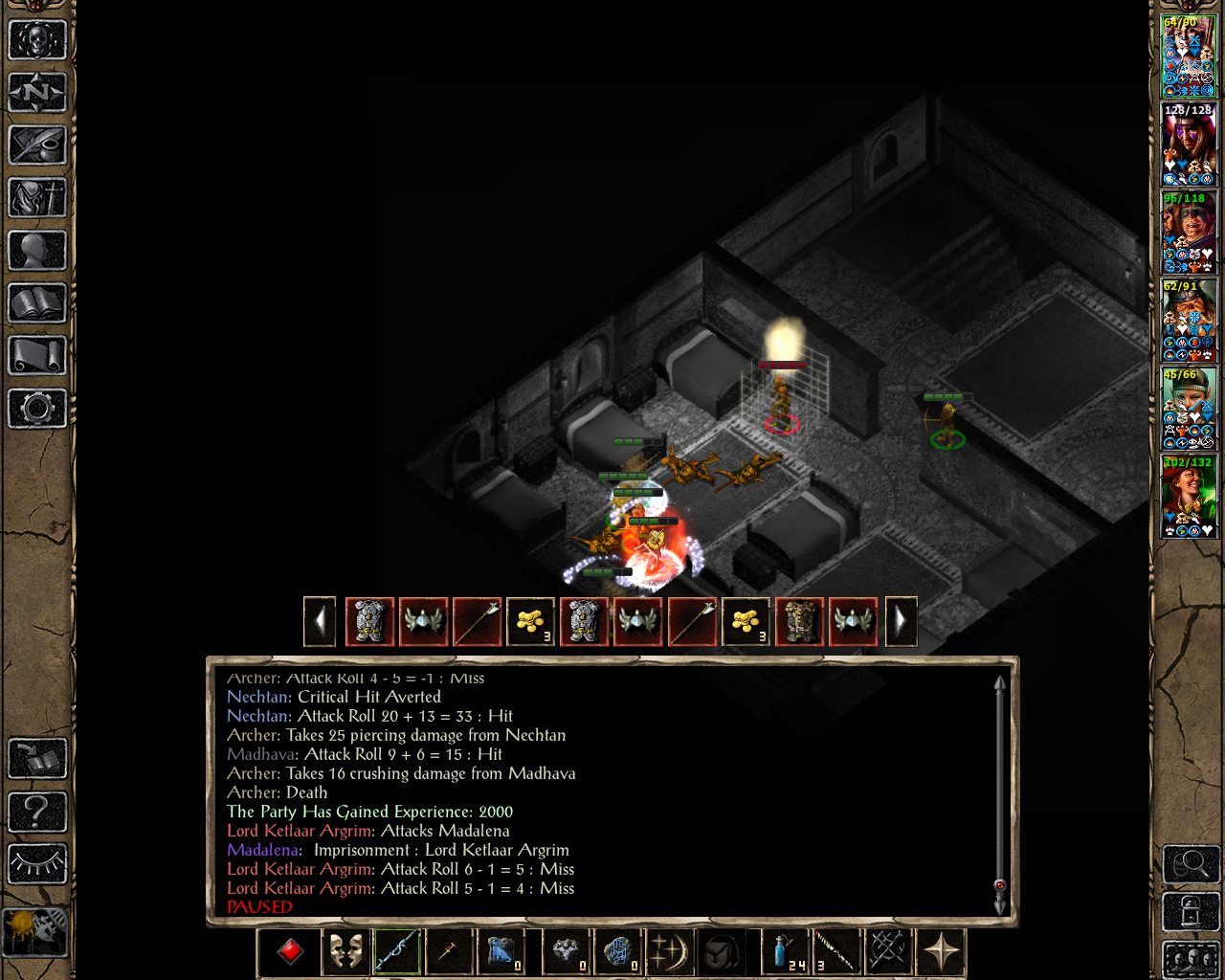Hide the interface with the closed-eye button
Image resolution: width=1225 pixels, height=980 pixels.
click(37, 864)
